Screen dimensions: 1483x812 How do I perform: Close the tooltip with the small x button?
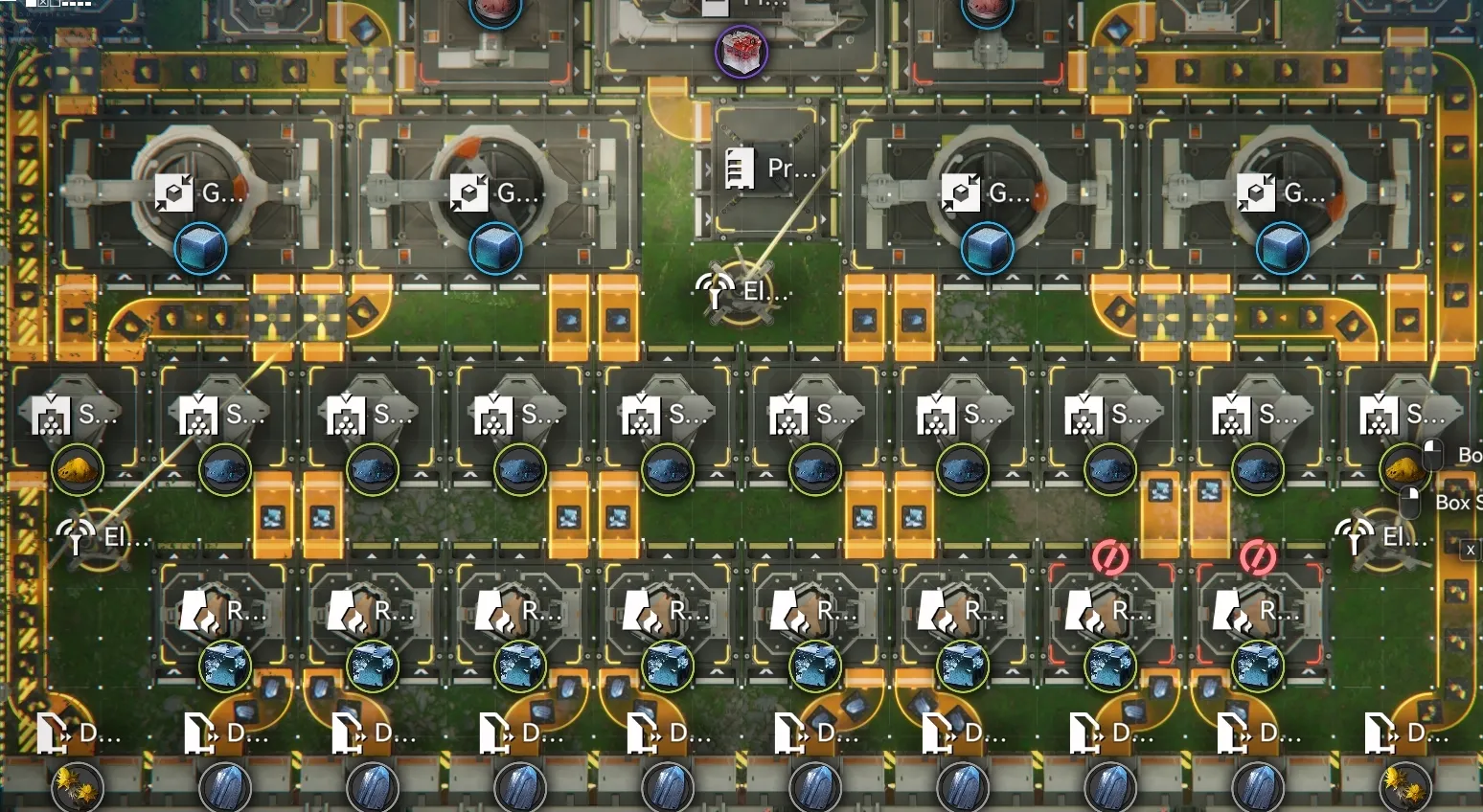[x=1470, y=550]
